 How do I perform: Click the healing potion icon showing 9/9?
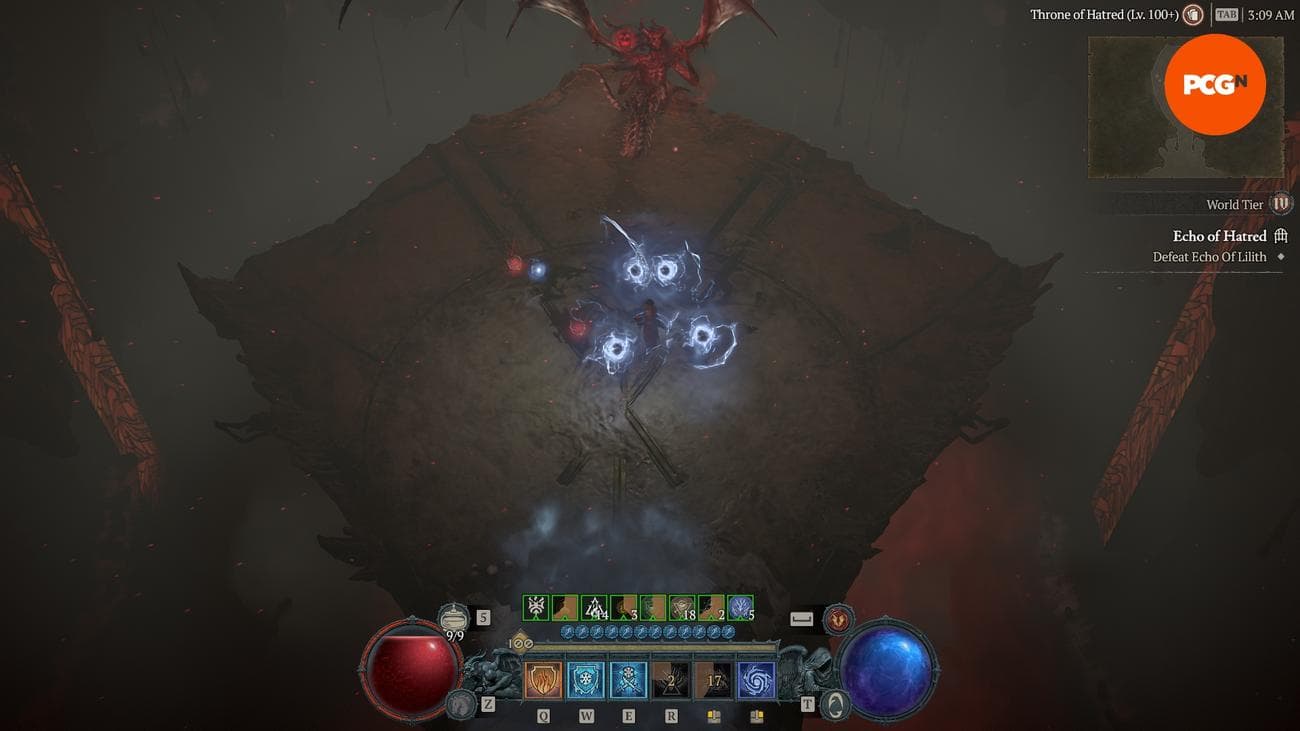tap(455, 617)
